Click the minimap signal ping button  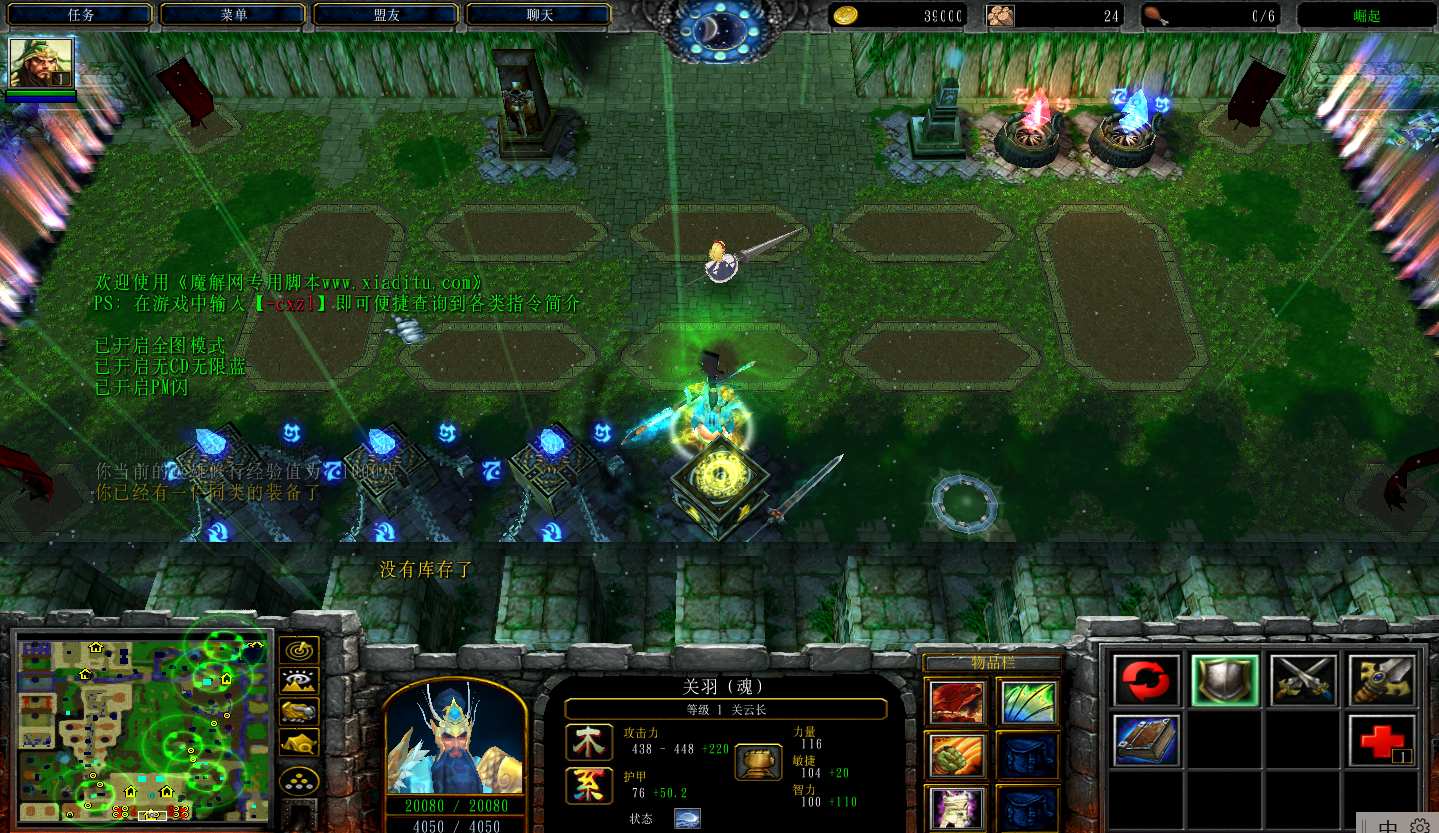299,650
